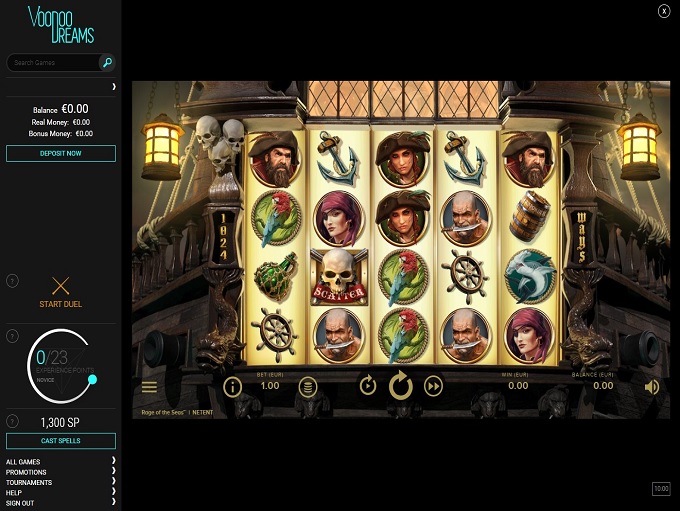Click the Deposit Now button
This screenshot has width=680, height=511.
click(61, 153)
